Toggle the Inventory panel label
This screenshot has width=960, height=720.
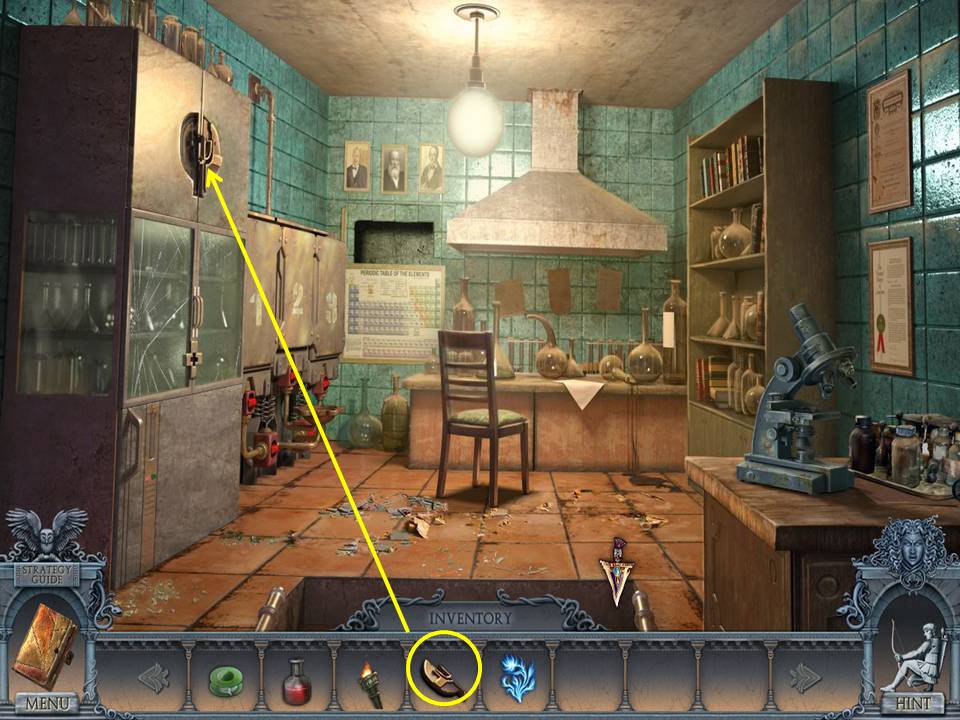click(x=470, y=618)
